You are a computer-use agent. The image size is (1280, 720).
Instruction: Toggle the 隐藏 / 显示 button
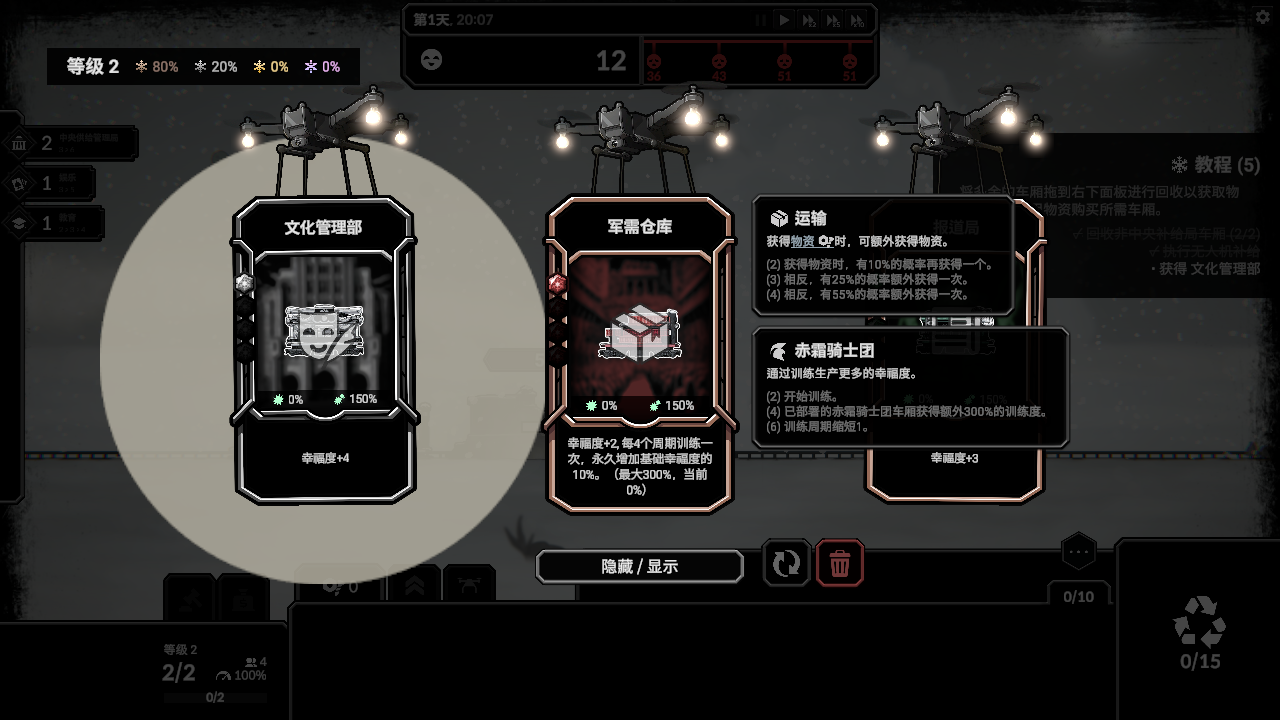[640, 566]
